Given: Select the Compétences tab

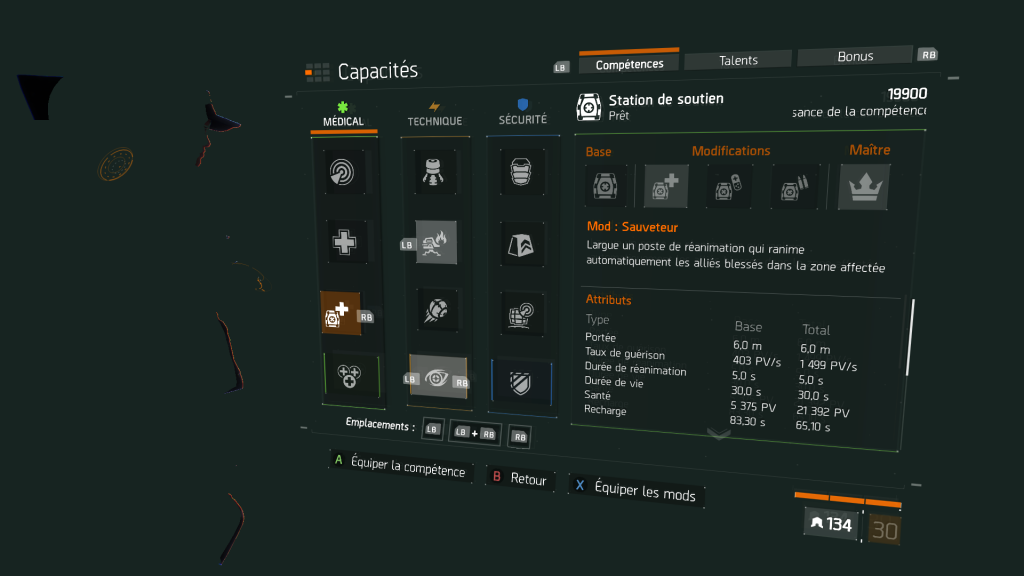Looking at the screenshot, I should pyautogui.click(x=629, y=64).
